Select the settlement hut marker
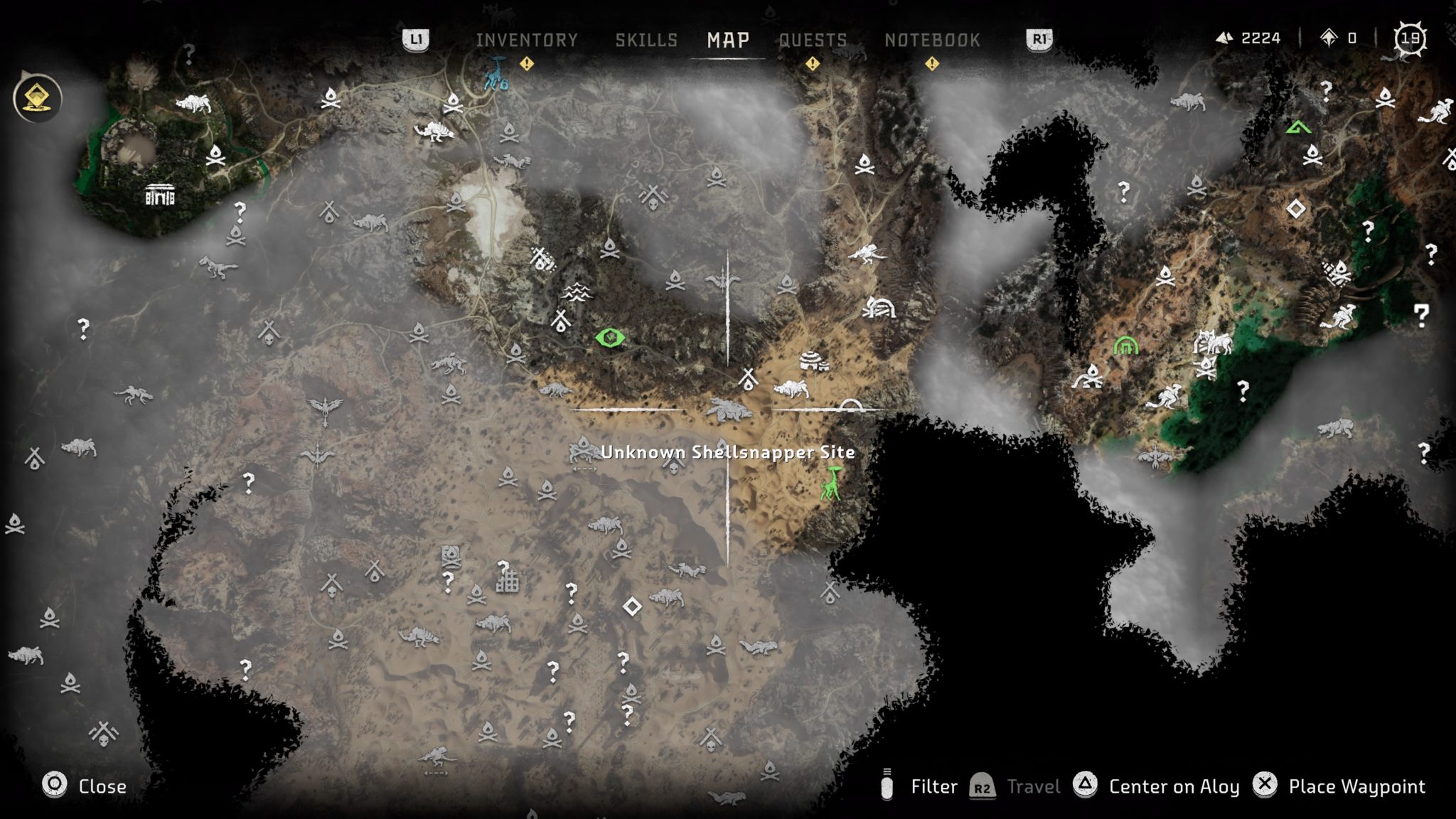 coord(813,361)
